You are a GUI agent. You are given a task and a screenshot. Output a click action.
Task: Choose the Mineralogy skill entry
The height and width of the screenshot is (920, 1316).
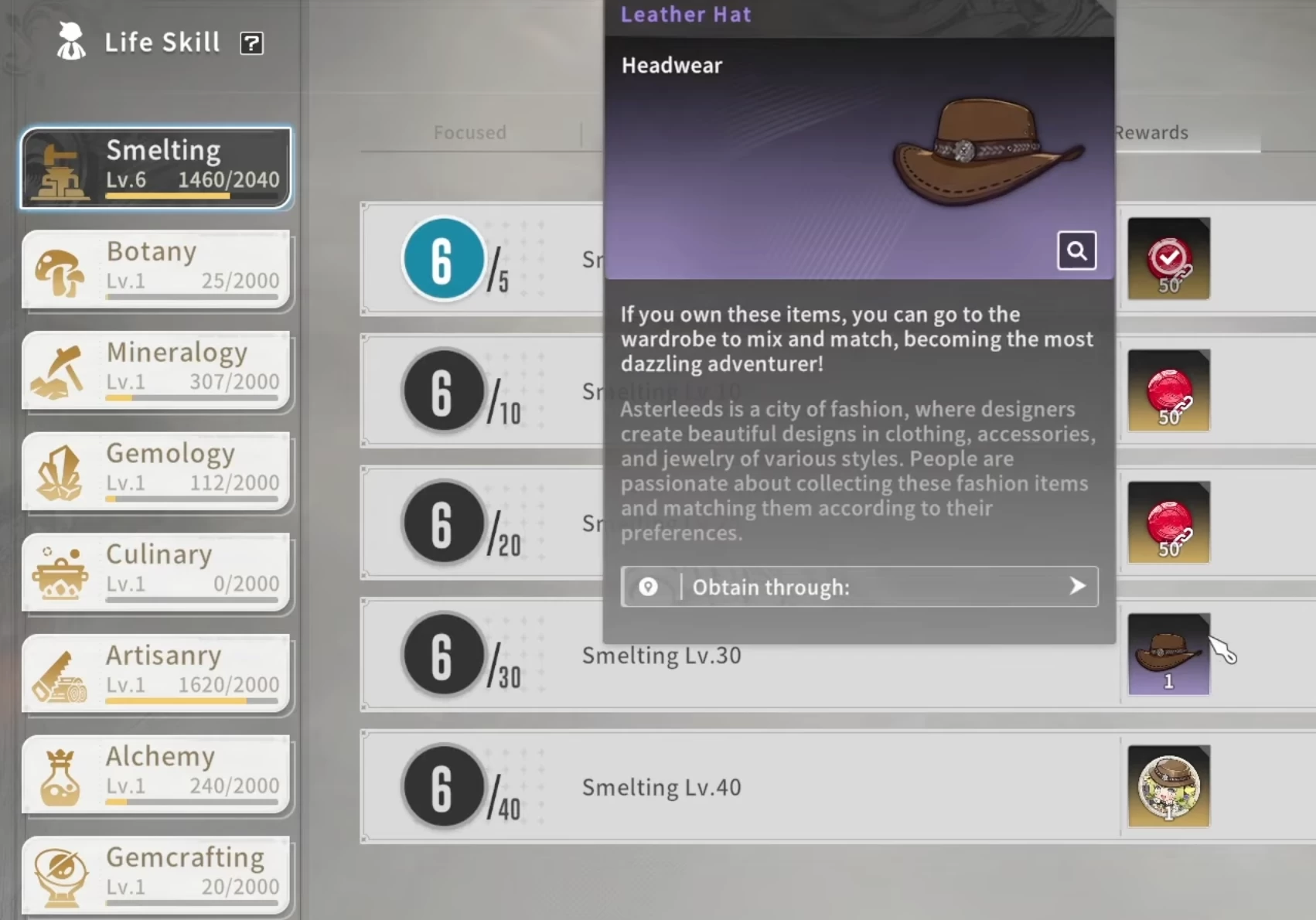pyautogui.click(x=156, y=370)
